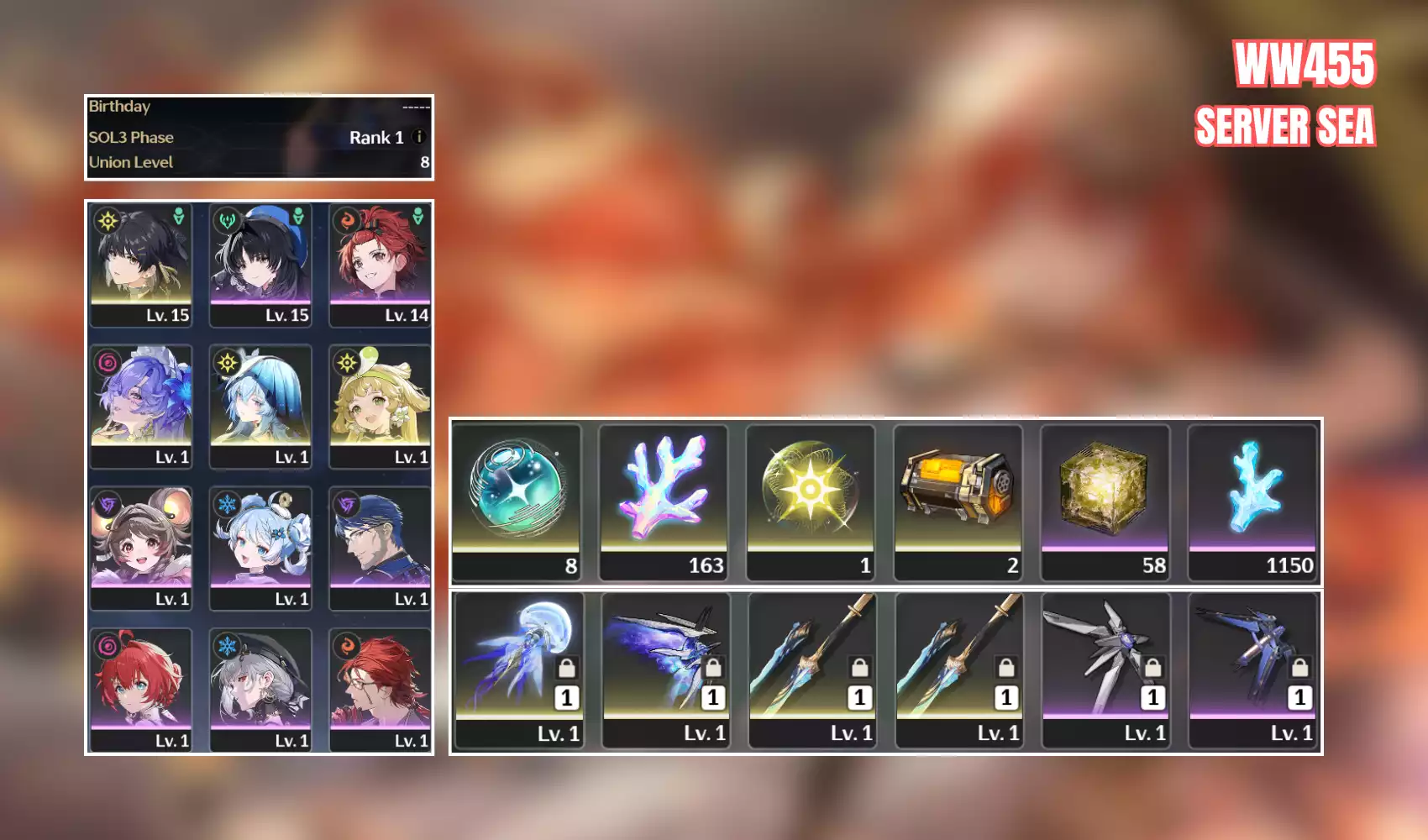This screenshot has width=1428, height=840.
Task: Pick the red-haired man wearing glasses
Action: pos(380,690)
